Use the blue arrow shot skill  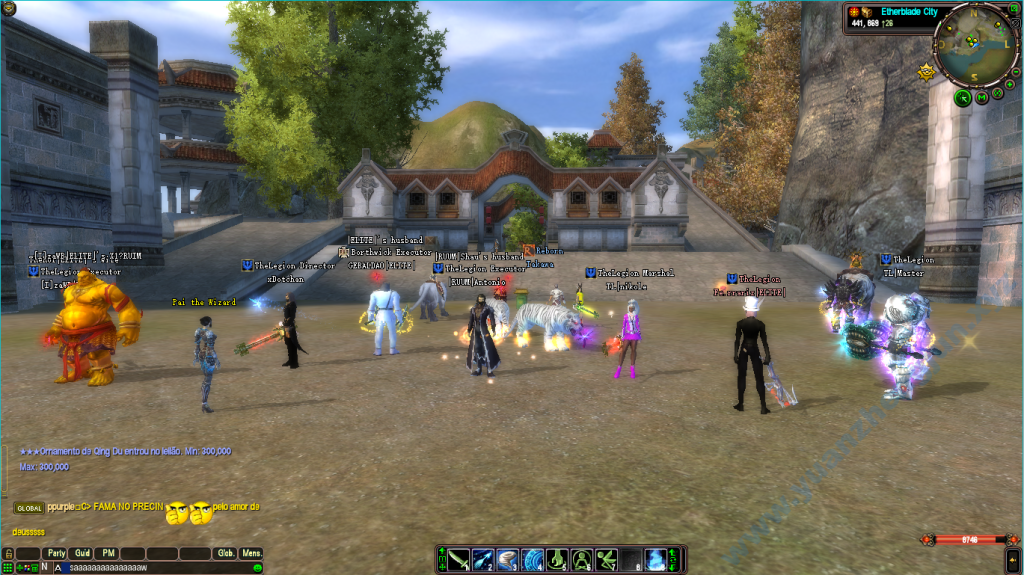pos(483,559)
